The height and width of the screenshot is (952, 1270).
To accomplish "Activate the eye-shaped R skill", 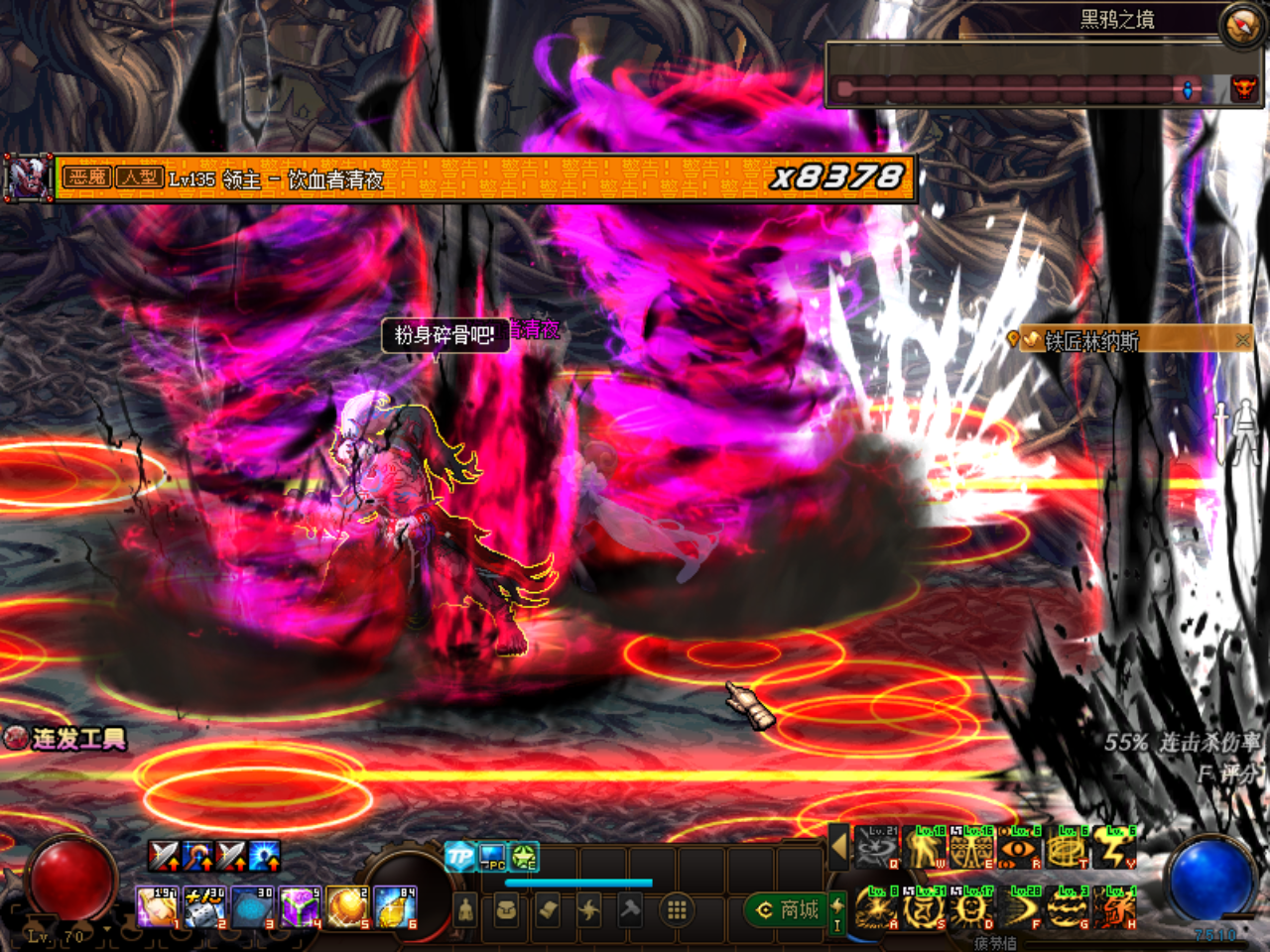I will (x=1017, y=849).
